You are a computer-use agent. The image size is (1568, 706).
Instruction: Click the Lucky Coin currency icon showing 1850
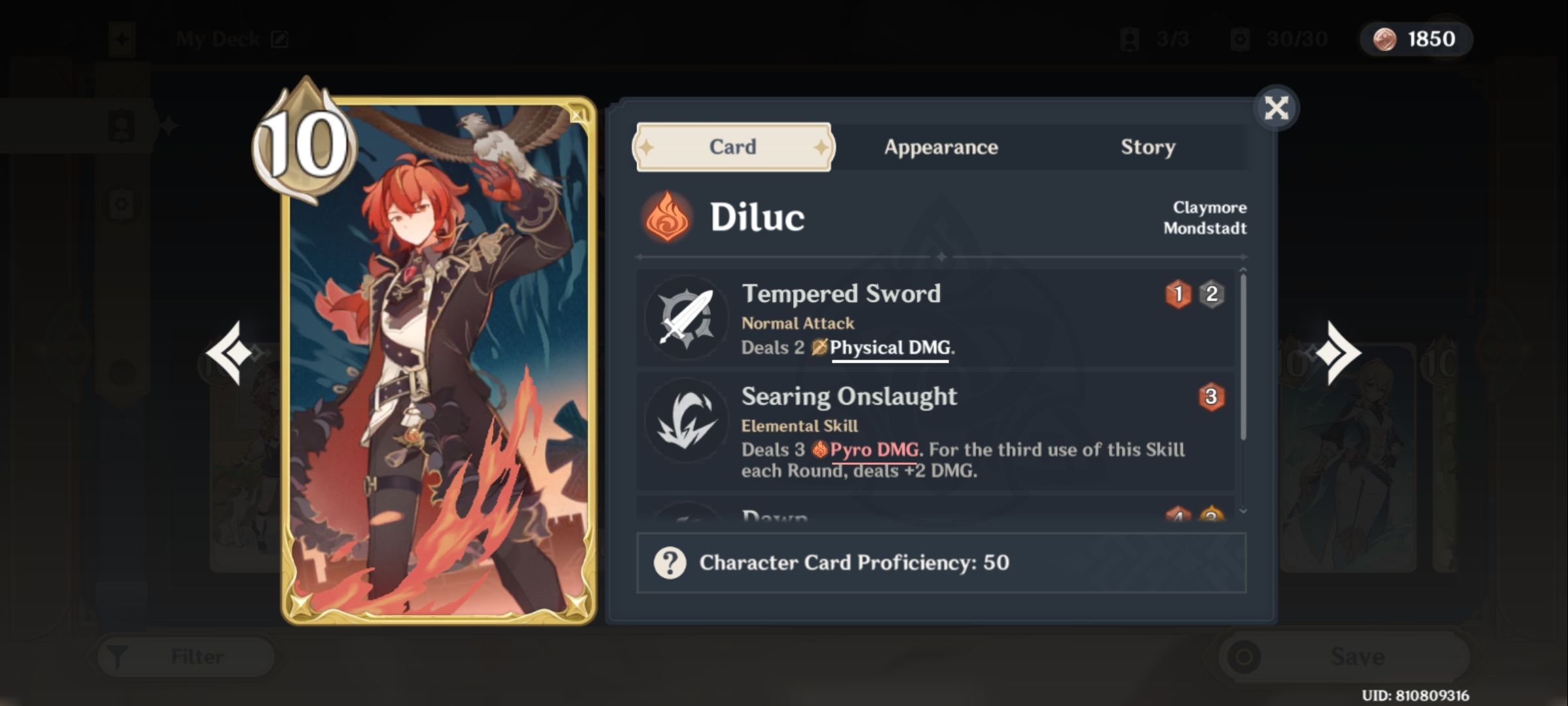[1381, 39]
